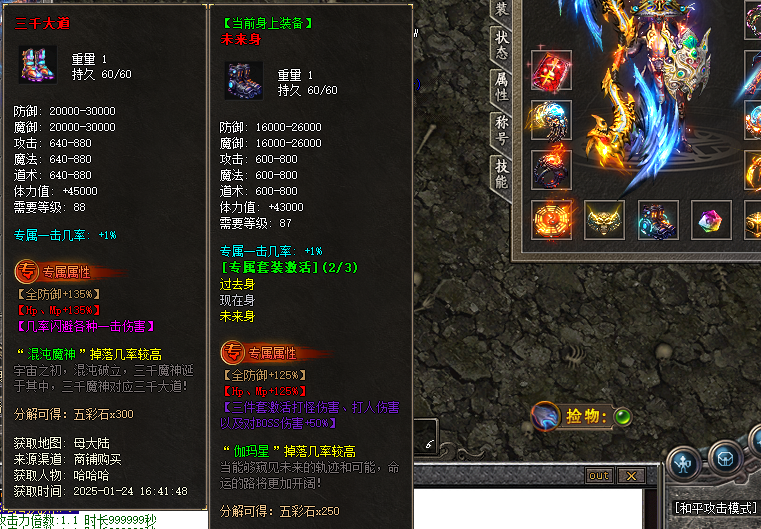Select the golden belt equipment slot
Screen dimensions: 761x529
[x=604, y=219]
